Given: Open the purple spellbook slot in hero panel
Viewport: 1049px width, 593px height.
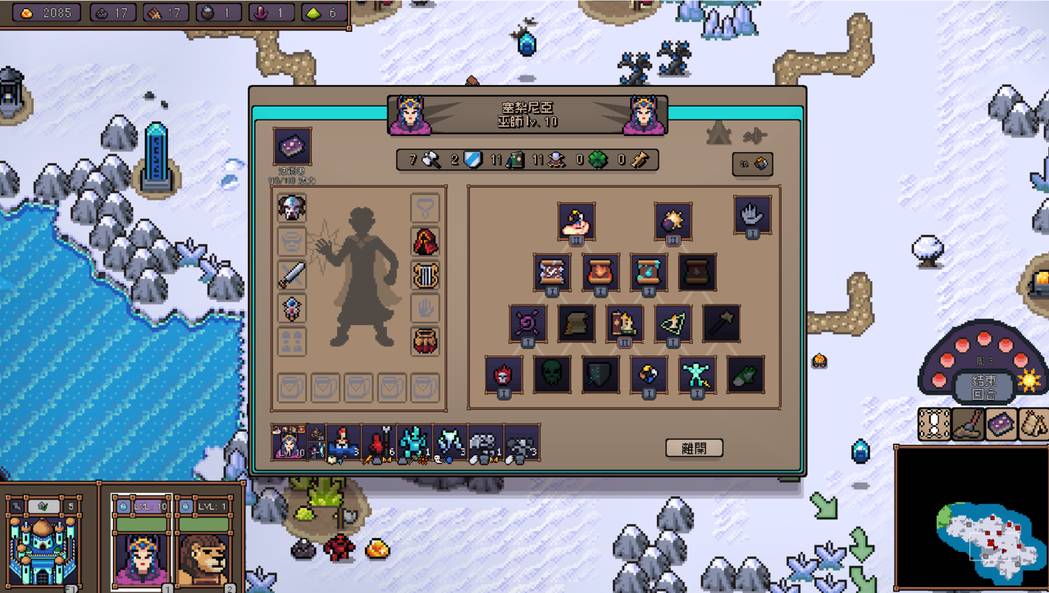Looking at the screenshot, I should tap(292, 146).
